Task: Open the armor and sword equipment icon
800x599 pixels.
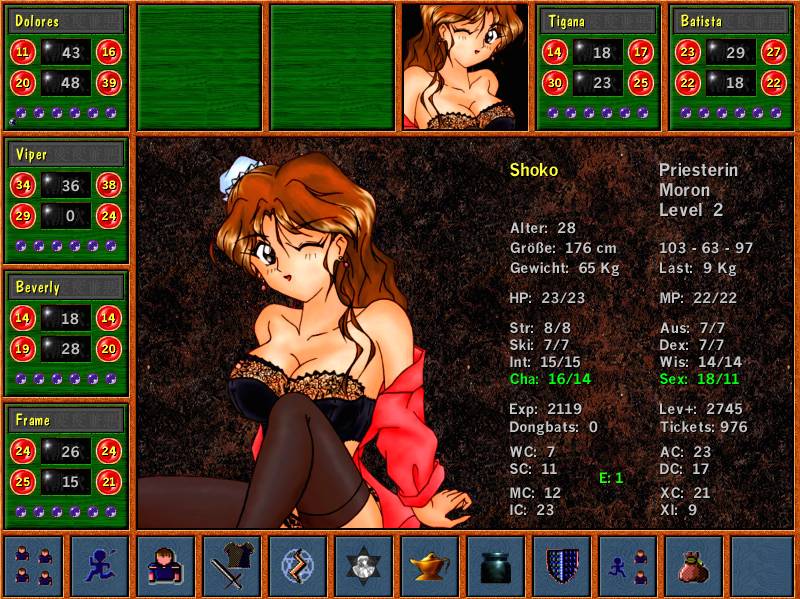Action: (232, 566)
